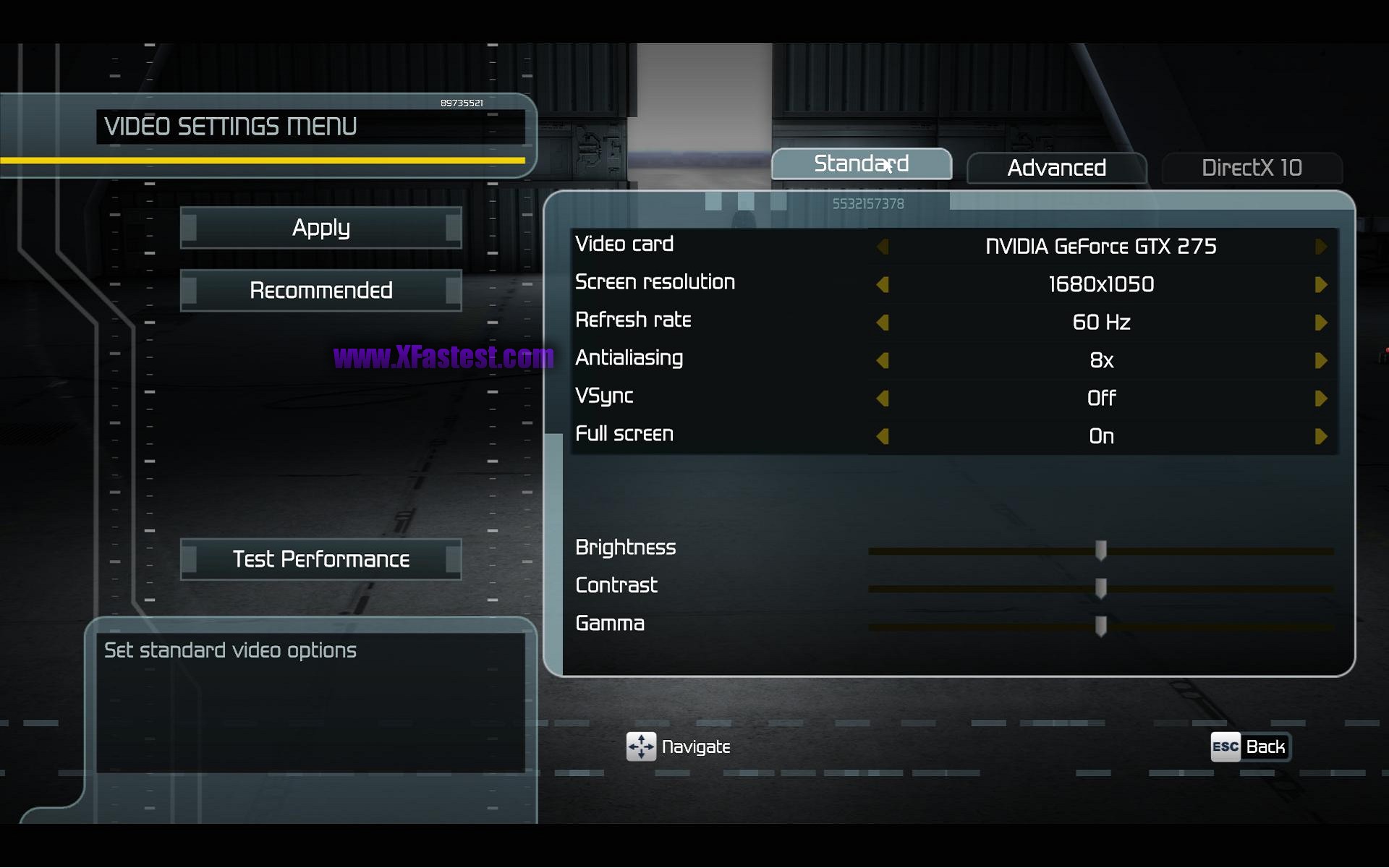Change Full screen using its left arrow
Viewport: 1389px width, 868px height.
tap(883, 436)
